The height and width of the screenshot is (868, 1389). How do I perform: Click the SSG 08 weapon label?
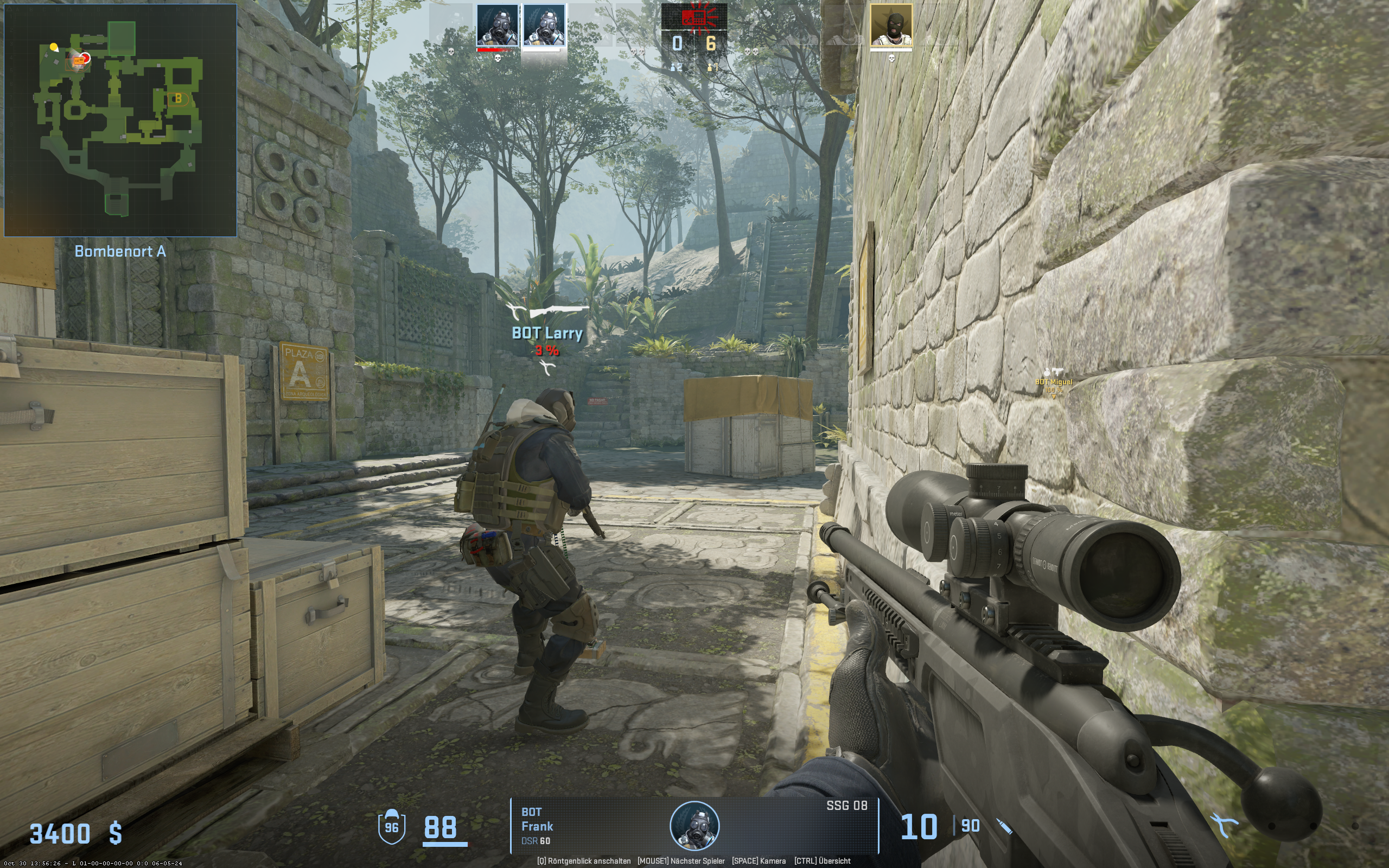[846, 806]
